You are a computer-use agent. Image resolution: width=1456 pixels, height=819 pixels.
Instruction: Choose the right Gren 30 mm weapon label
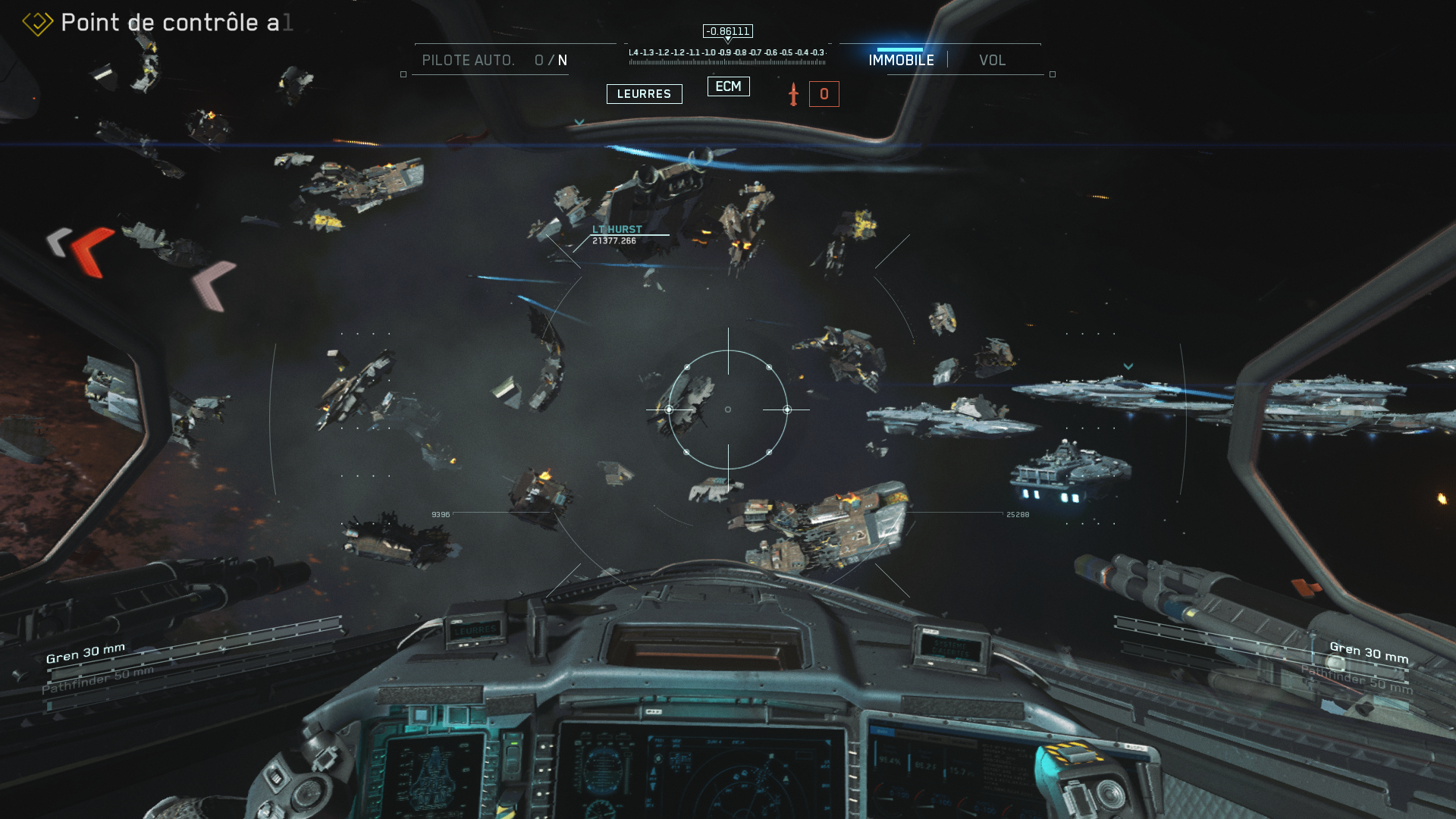point(1369,652)
